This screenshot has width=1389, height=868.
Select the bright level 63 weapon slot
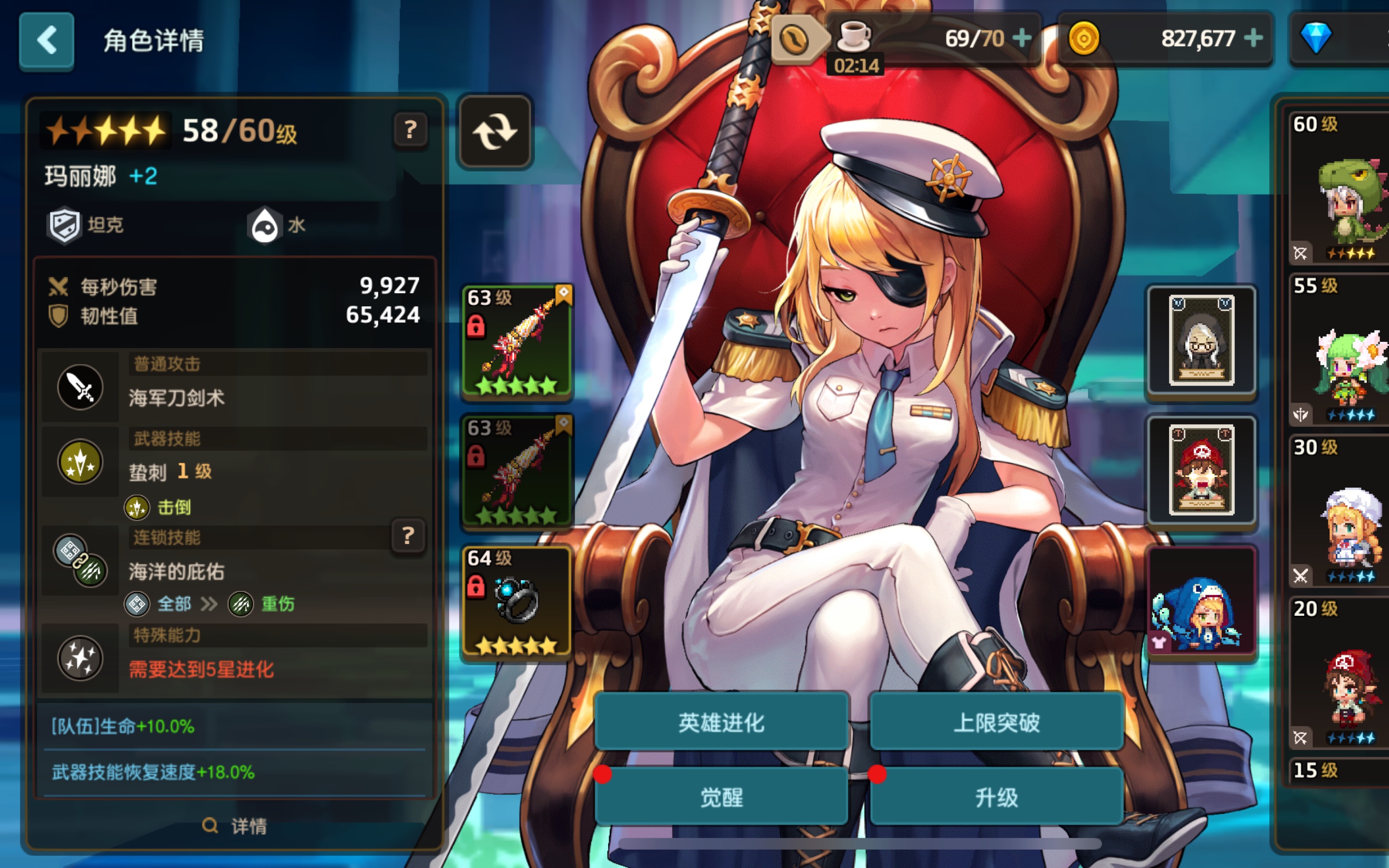click(517, 341)
